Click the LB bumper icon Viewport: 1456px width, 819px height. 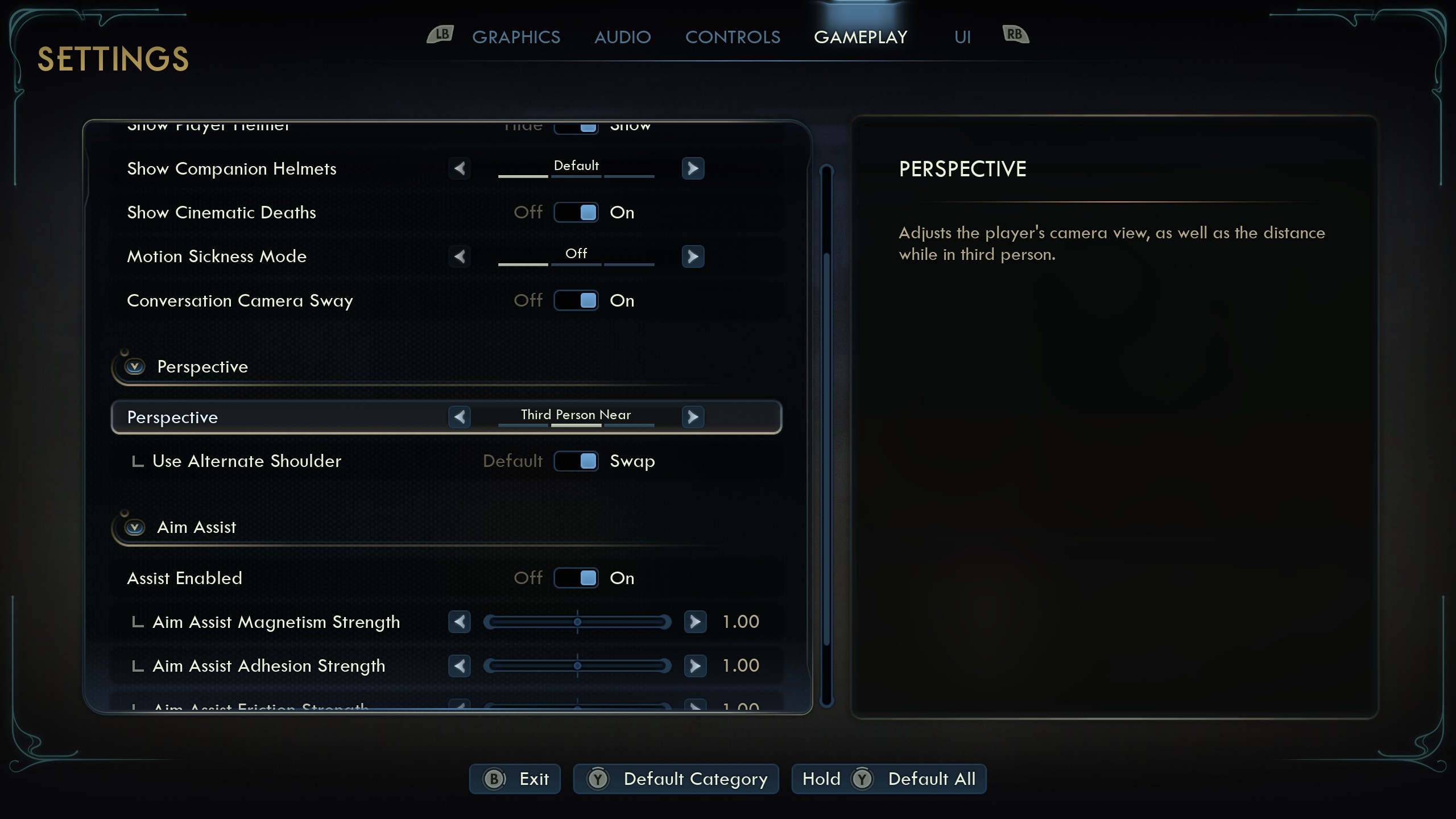coord(440,35)
